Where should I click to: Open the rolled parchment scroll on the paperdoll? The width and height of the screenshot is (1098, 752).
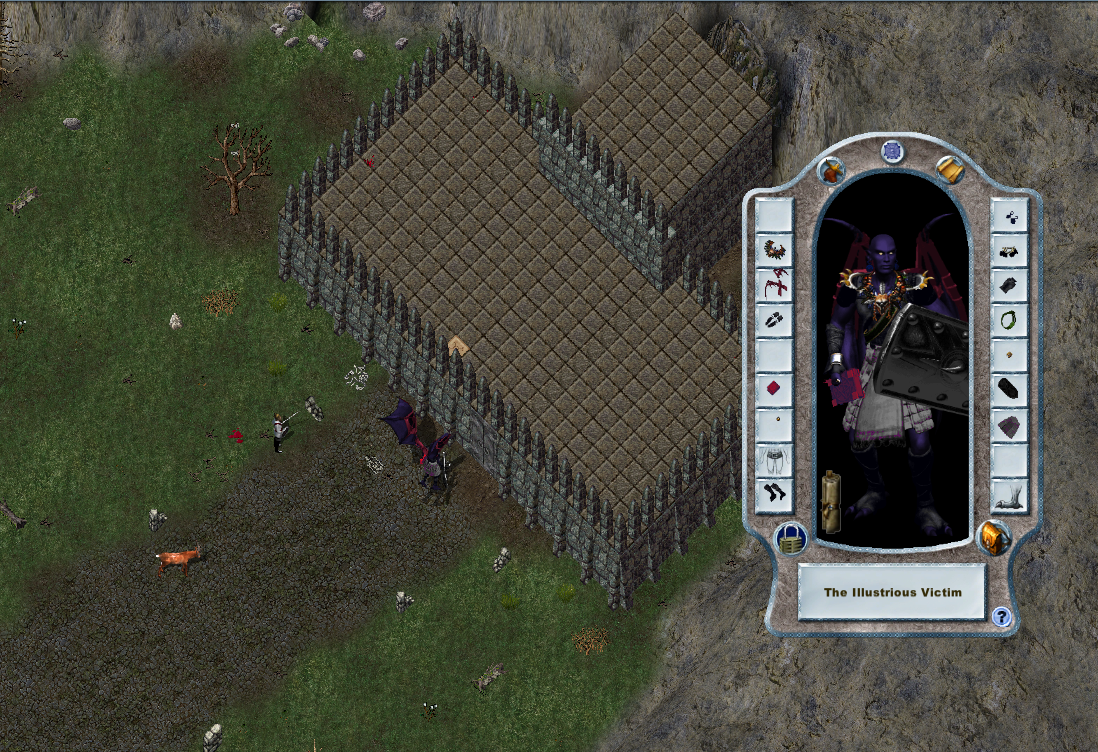(x=830, y=500)
